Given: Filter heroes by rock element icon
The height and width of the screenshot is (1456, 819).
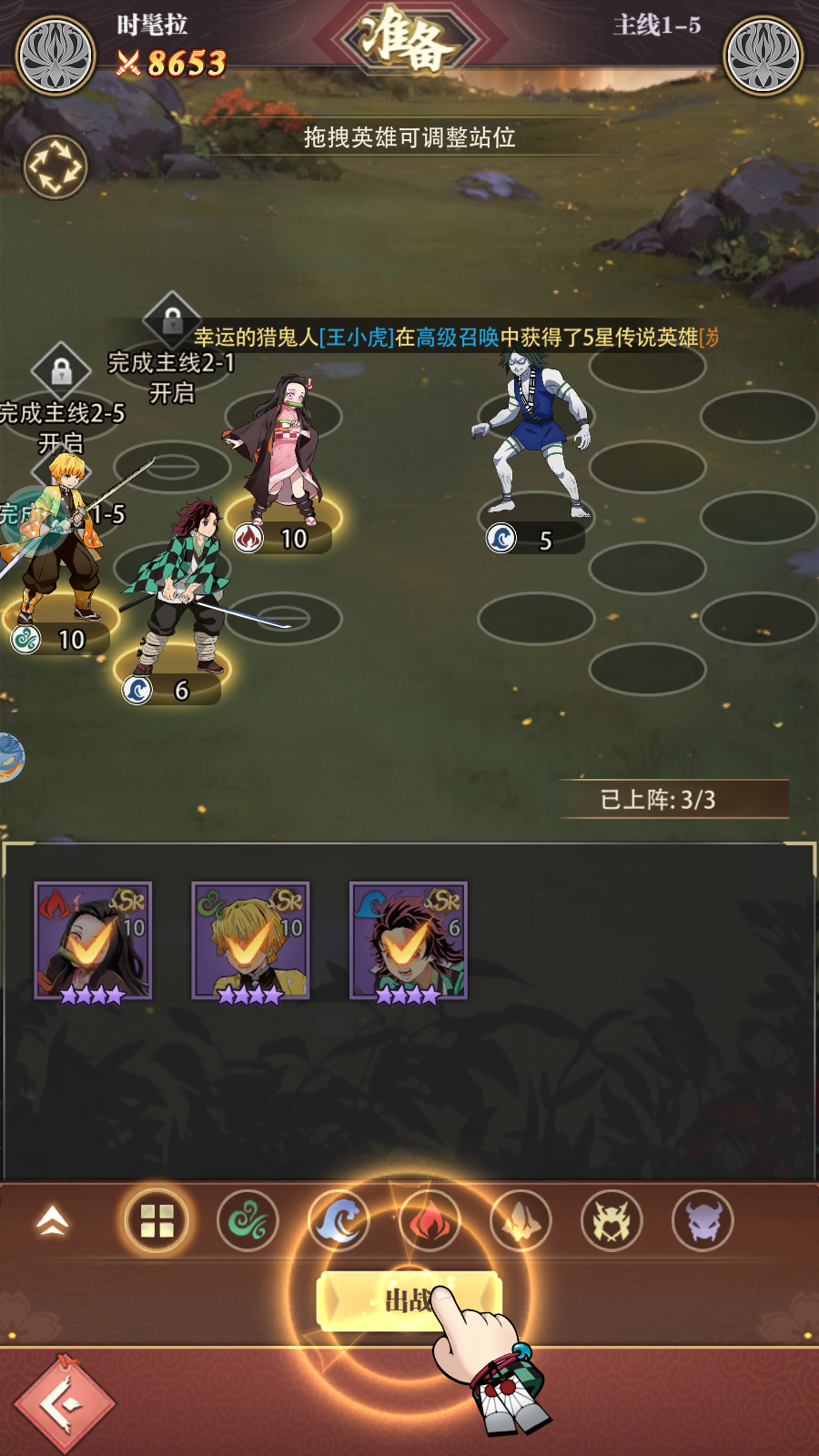Looking at the screenshot, I should (521, 1221).
